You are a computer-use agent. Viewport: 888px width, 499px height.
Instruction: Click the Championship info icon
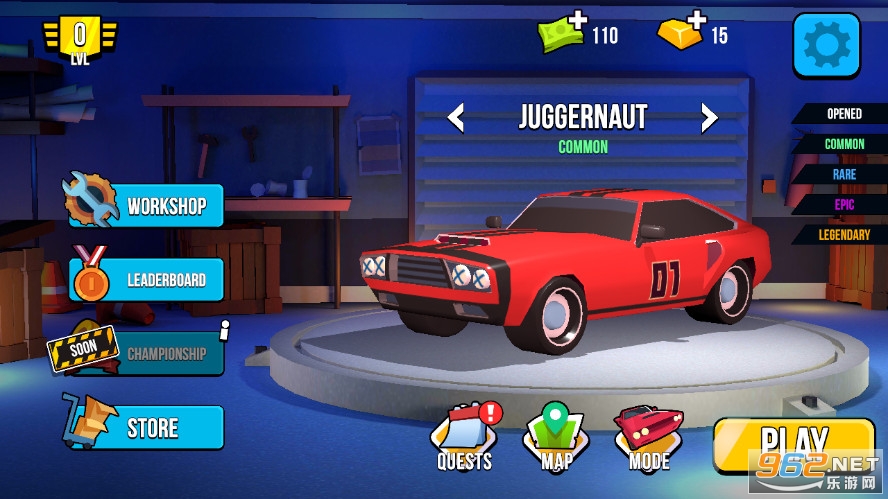[225, 326]
